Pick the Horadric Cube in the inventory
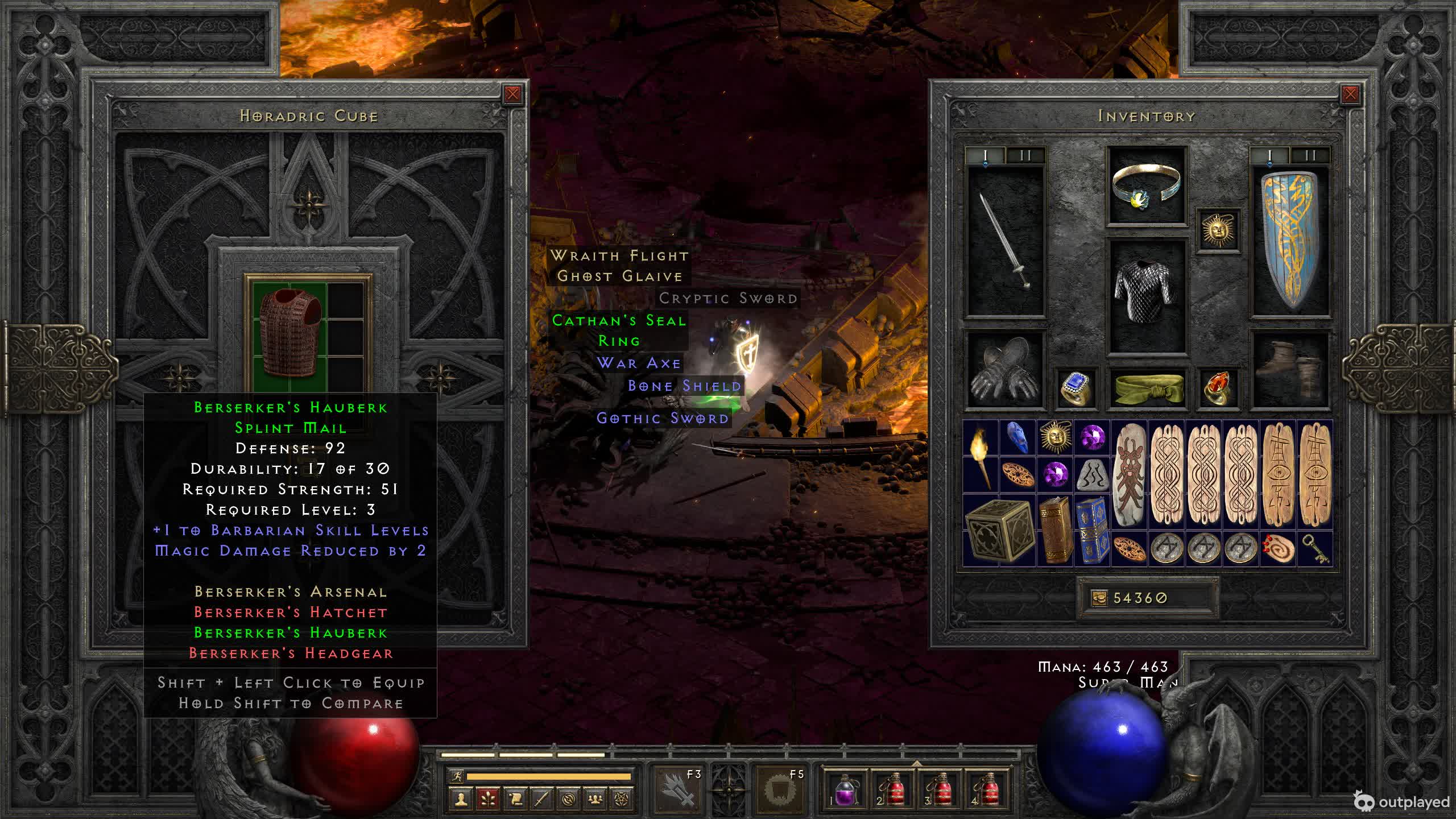The image size is (1456, 819). click(999, 531)
